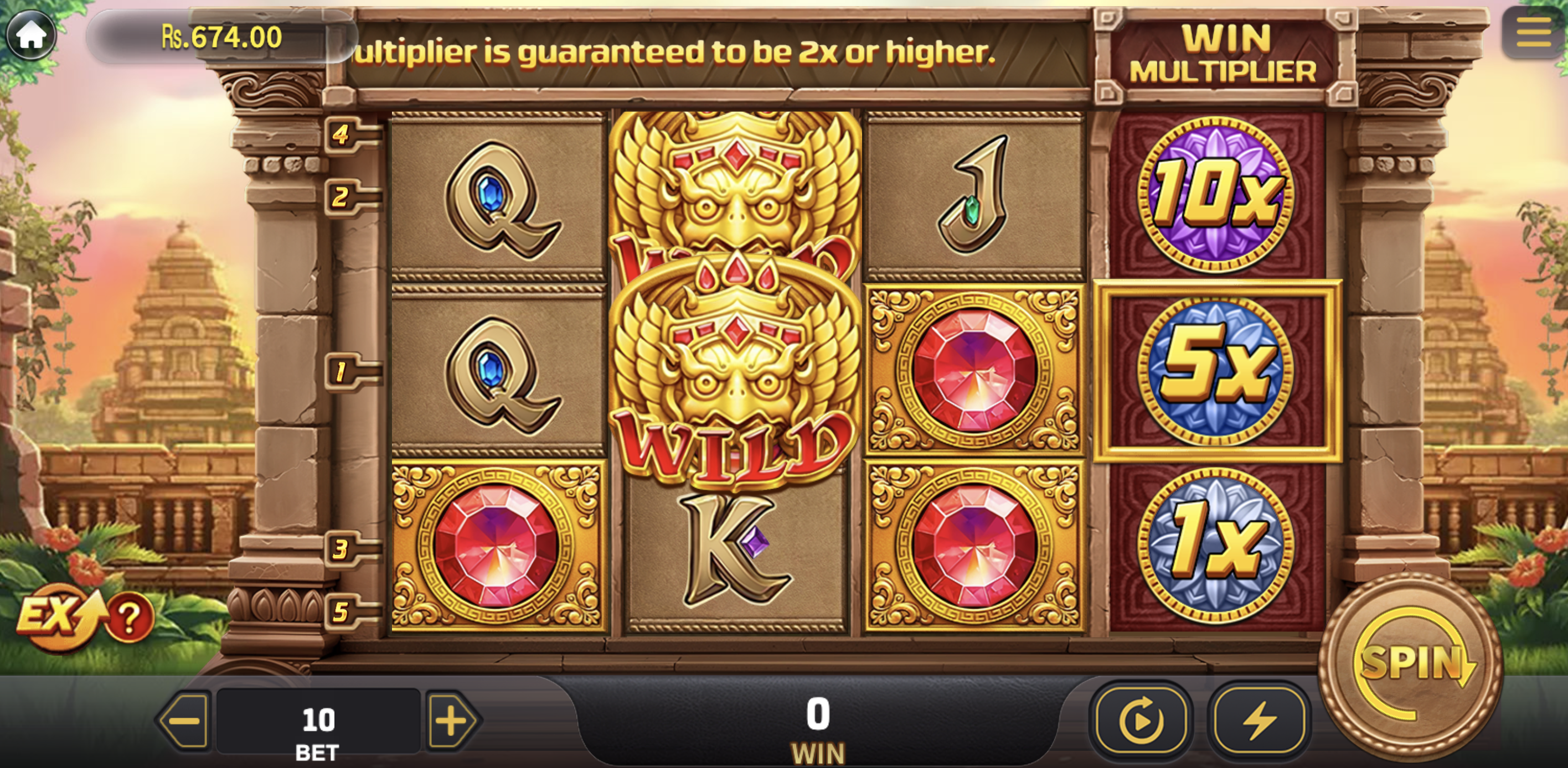Image resolution: width=1568 pixels, height=768 pixels.
Task: Open the hamburger menu
Action: pyautogui.click(x=1533, y=32)
